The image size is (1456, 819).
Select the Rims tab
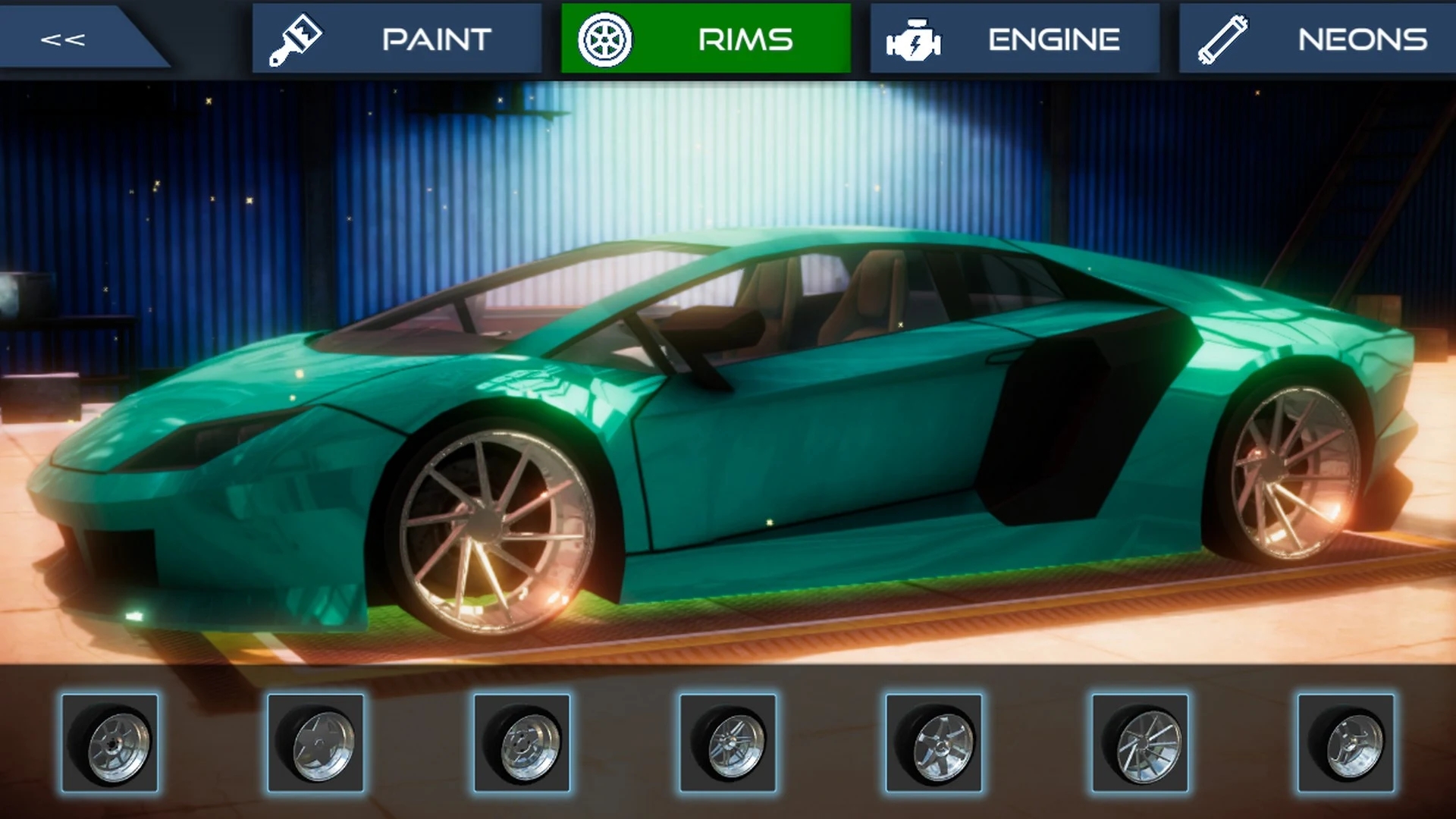[705, 39]
